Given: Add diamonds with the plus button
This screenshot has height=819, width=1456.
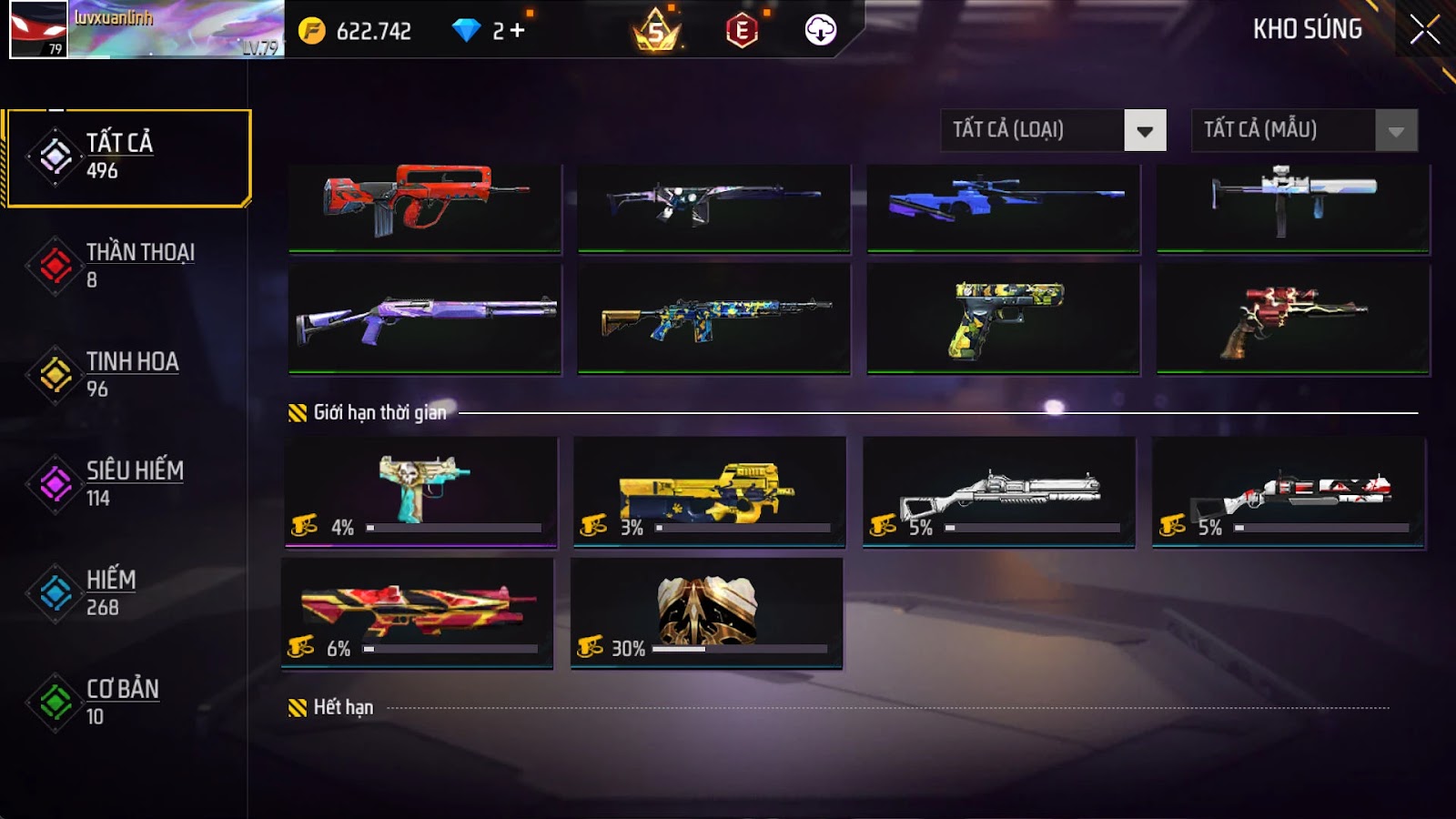Looking at the screenshot, I should click(517, 31).
